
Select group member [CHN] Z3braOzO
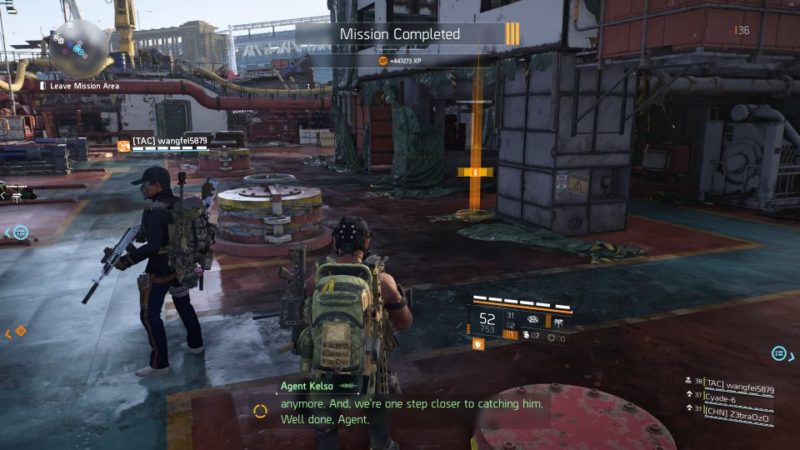tap(738, 411)
